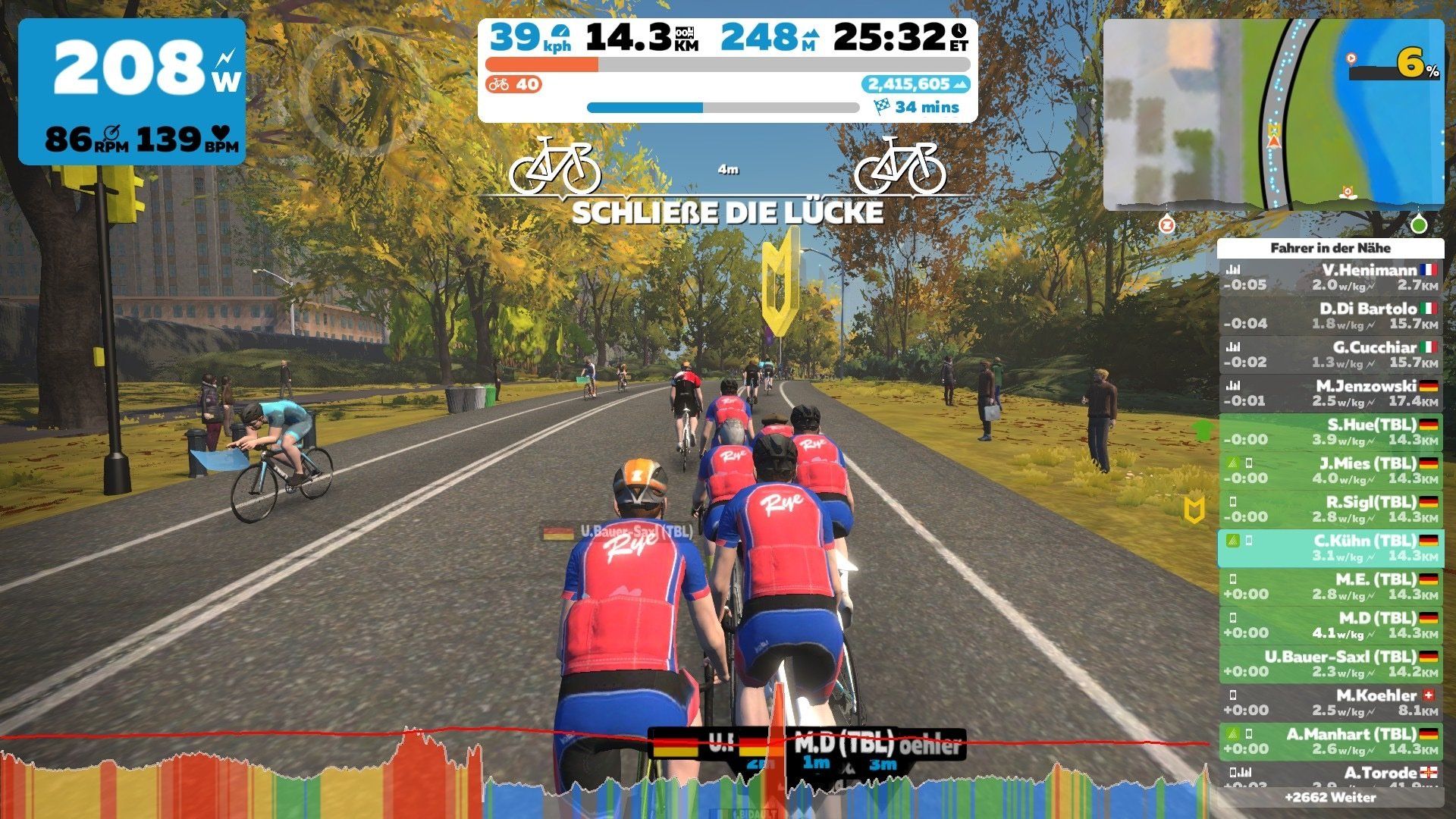Select the S.Hue(TBL) rider row
Screen dimensions: 1456x819
click(x=1331, y=432)
